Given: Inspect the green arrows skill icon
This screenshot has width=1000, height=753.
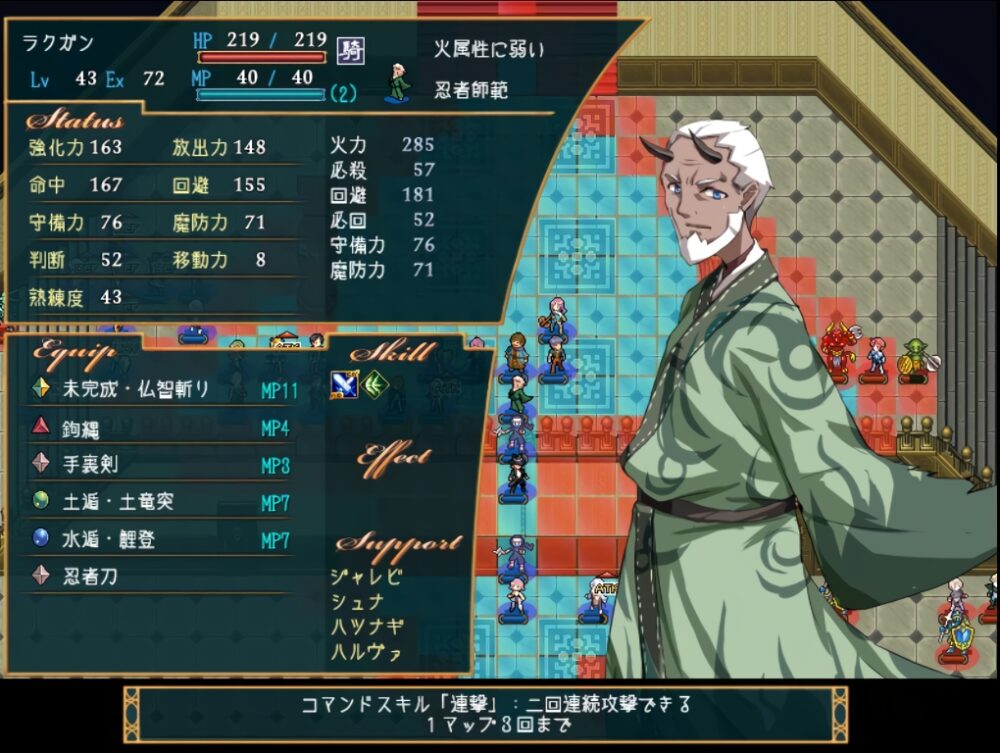Looking at the screenshot, I should (374, 384).
